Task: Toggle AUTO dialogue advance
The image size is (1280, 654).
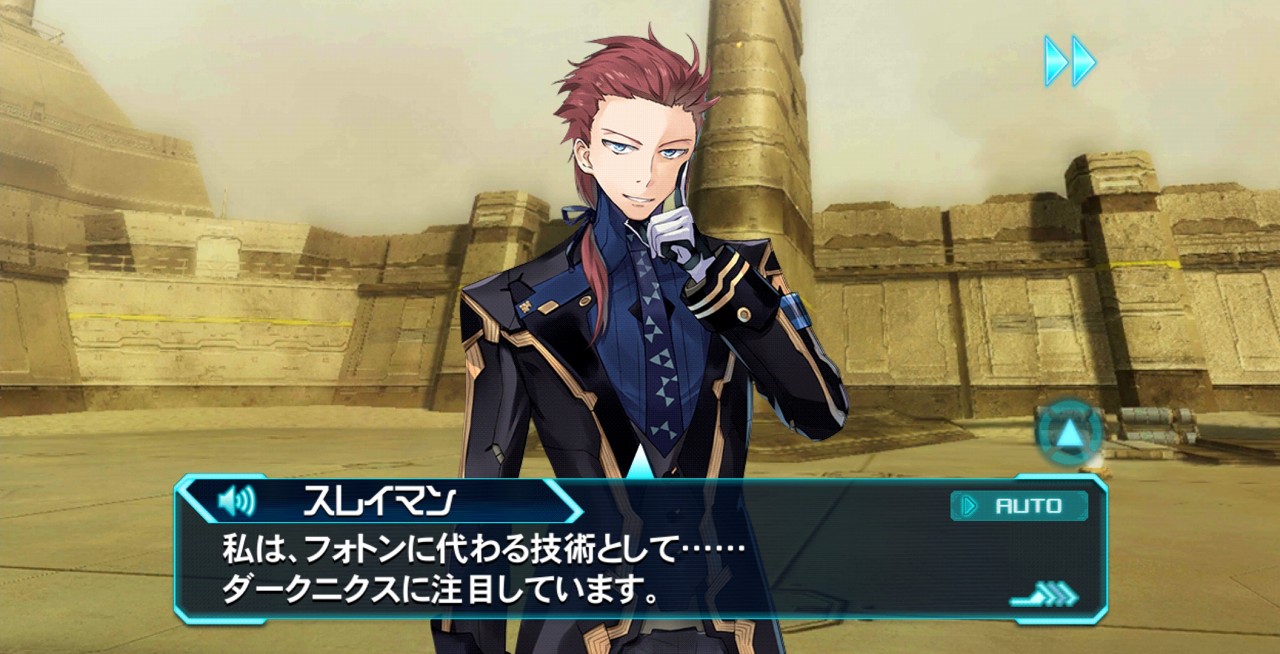Action: [1019, 506]
